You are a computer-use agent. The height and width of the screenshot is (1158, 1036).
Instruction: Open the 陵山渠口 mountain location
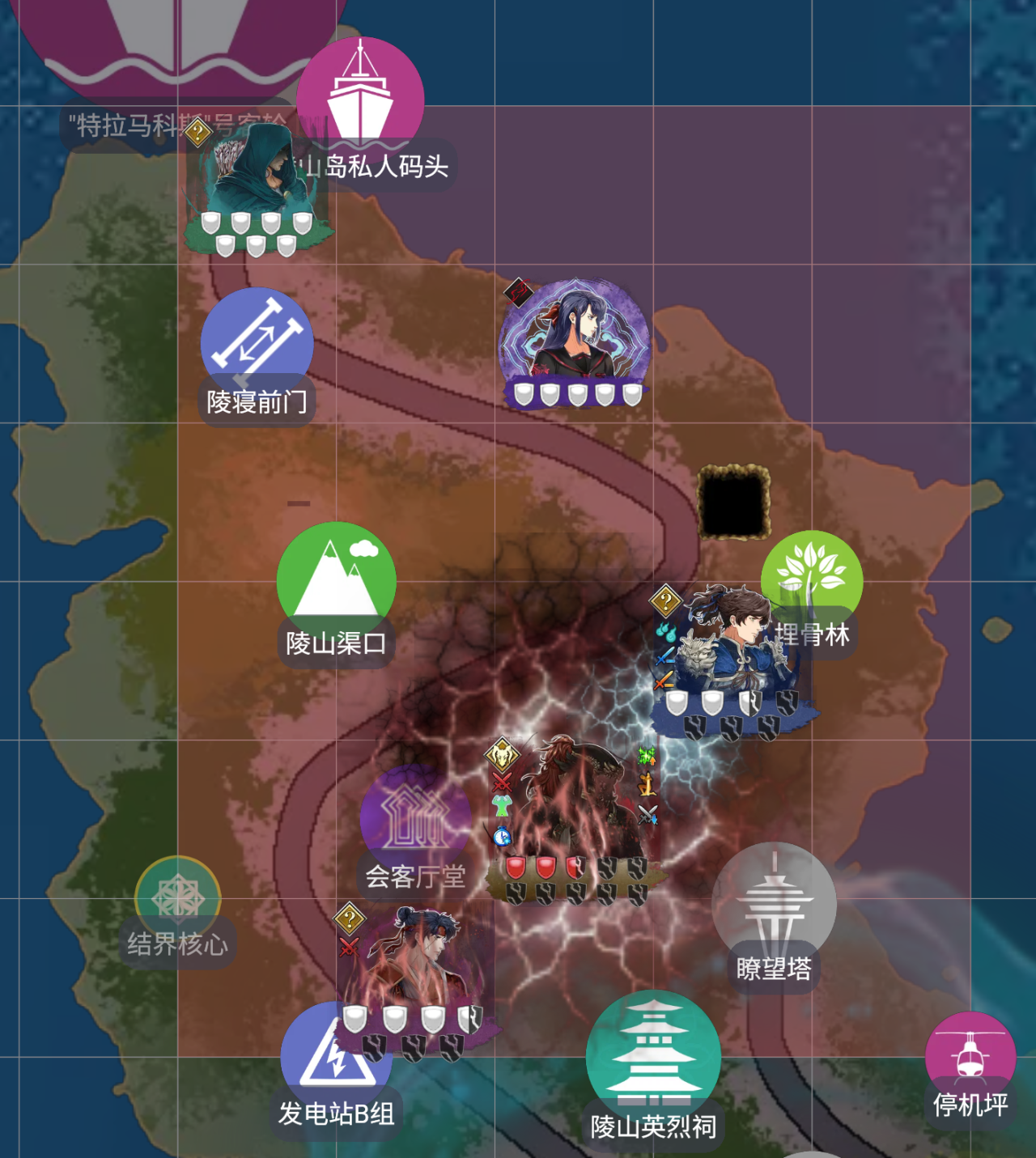(x=336, y=579)
